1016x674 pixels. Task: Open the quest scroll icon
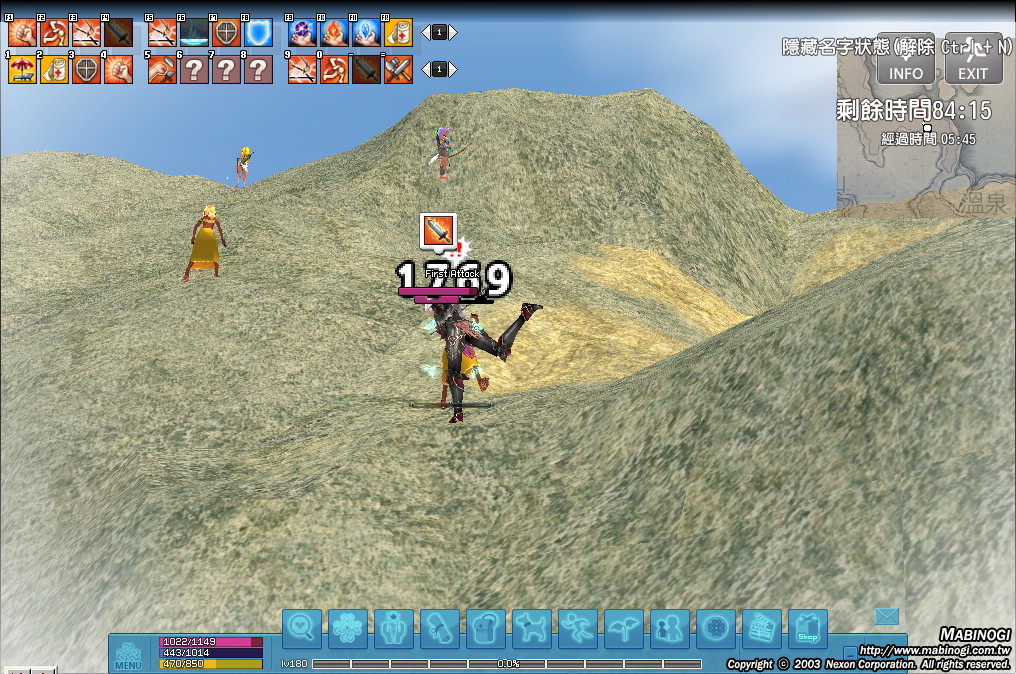click(x=440, y=629)
